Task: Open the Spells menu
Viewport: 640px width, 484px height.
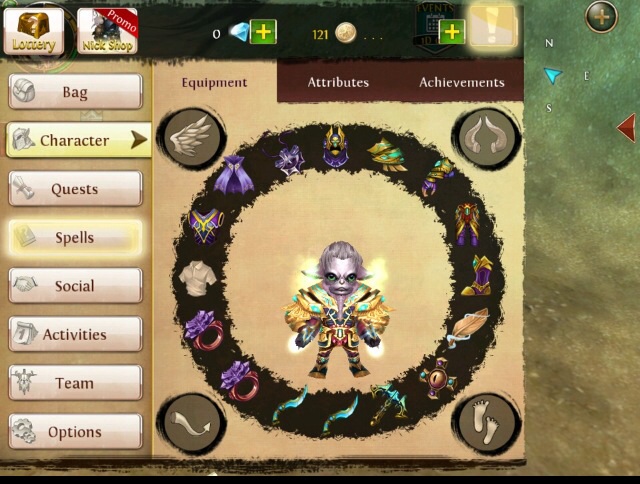Action: [75, 238]
